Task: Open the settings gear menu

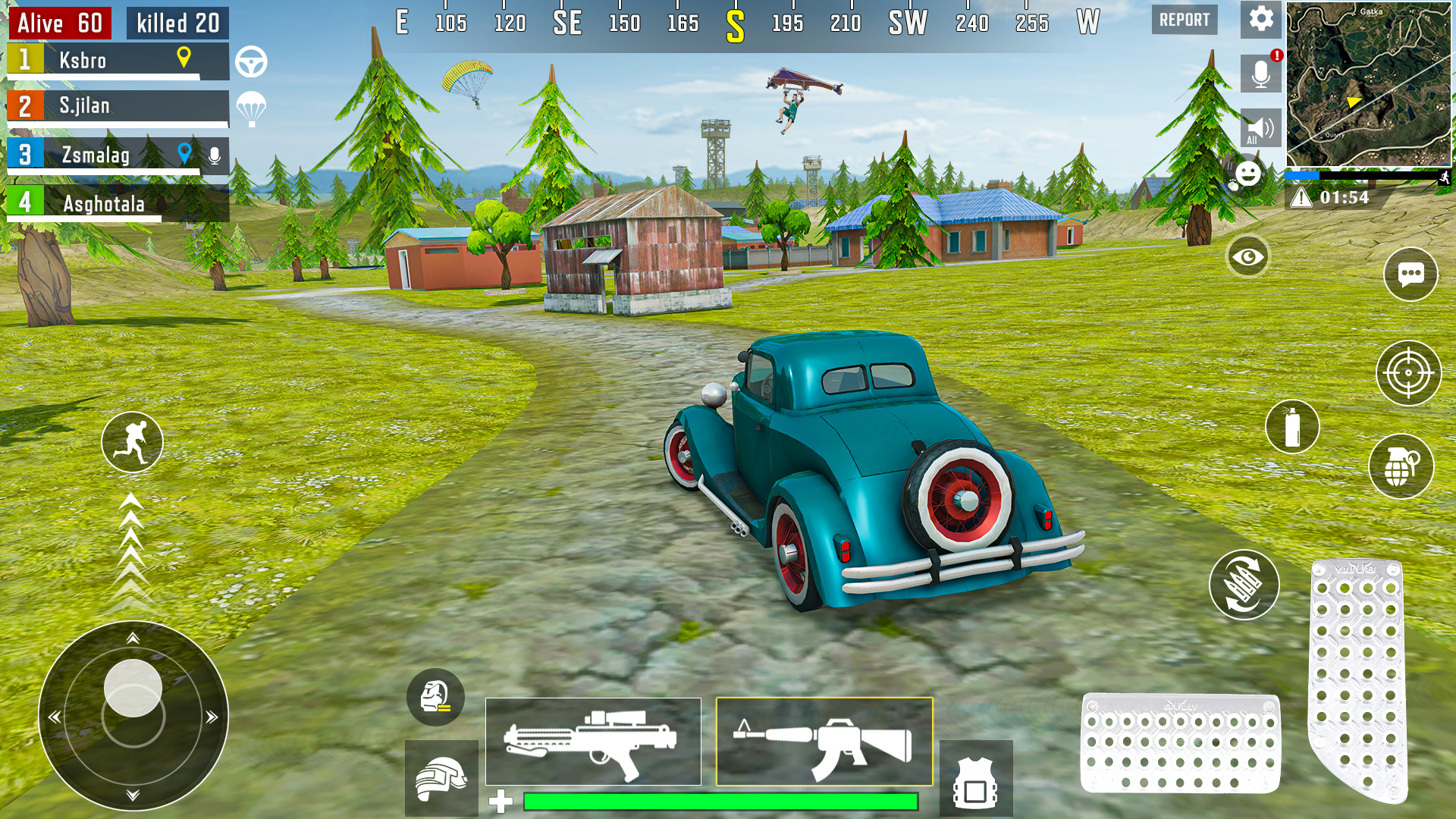Action: (x=1260, y=20)
